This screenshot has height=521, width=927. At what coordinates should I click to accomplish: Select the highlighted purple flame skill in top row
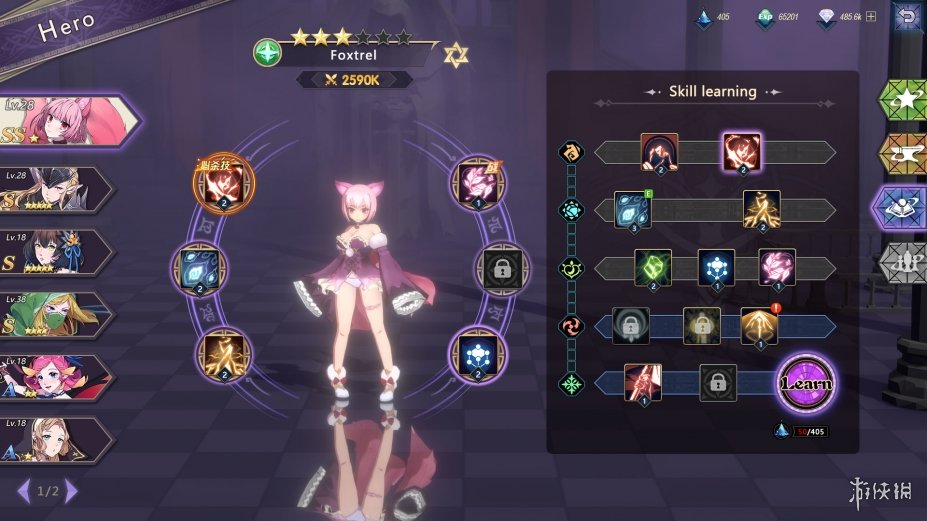pos(742,152)
